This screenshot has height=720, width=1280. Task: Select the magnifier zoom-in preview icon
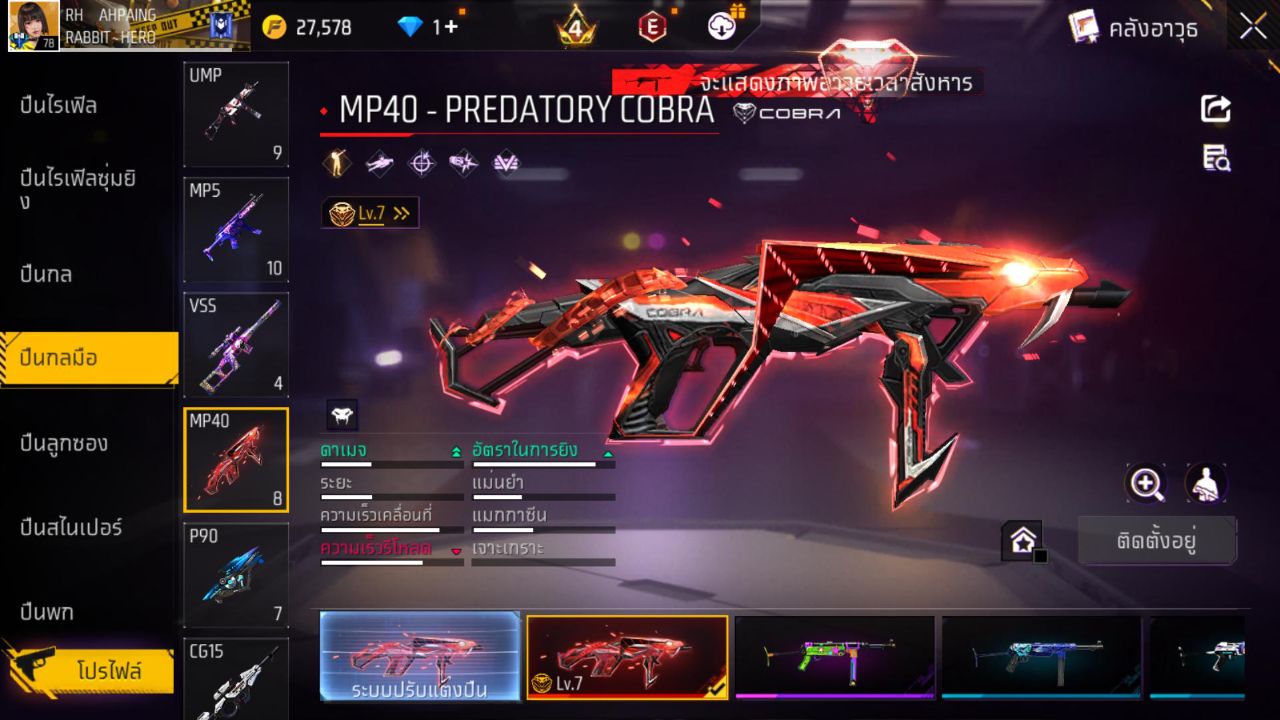[1147, 484]
